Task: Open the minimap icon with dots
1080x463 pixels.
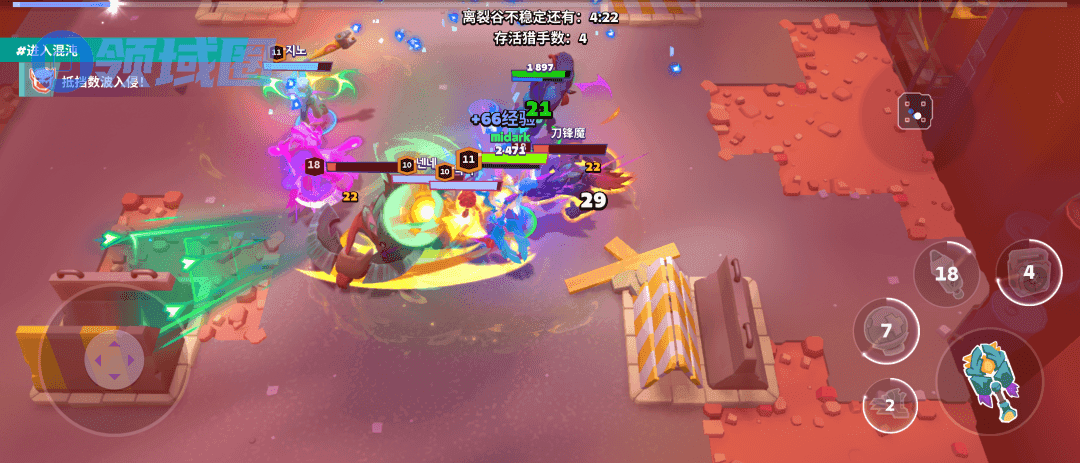Action: (914, 113)
